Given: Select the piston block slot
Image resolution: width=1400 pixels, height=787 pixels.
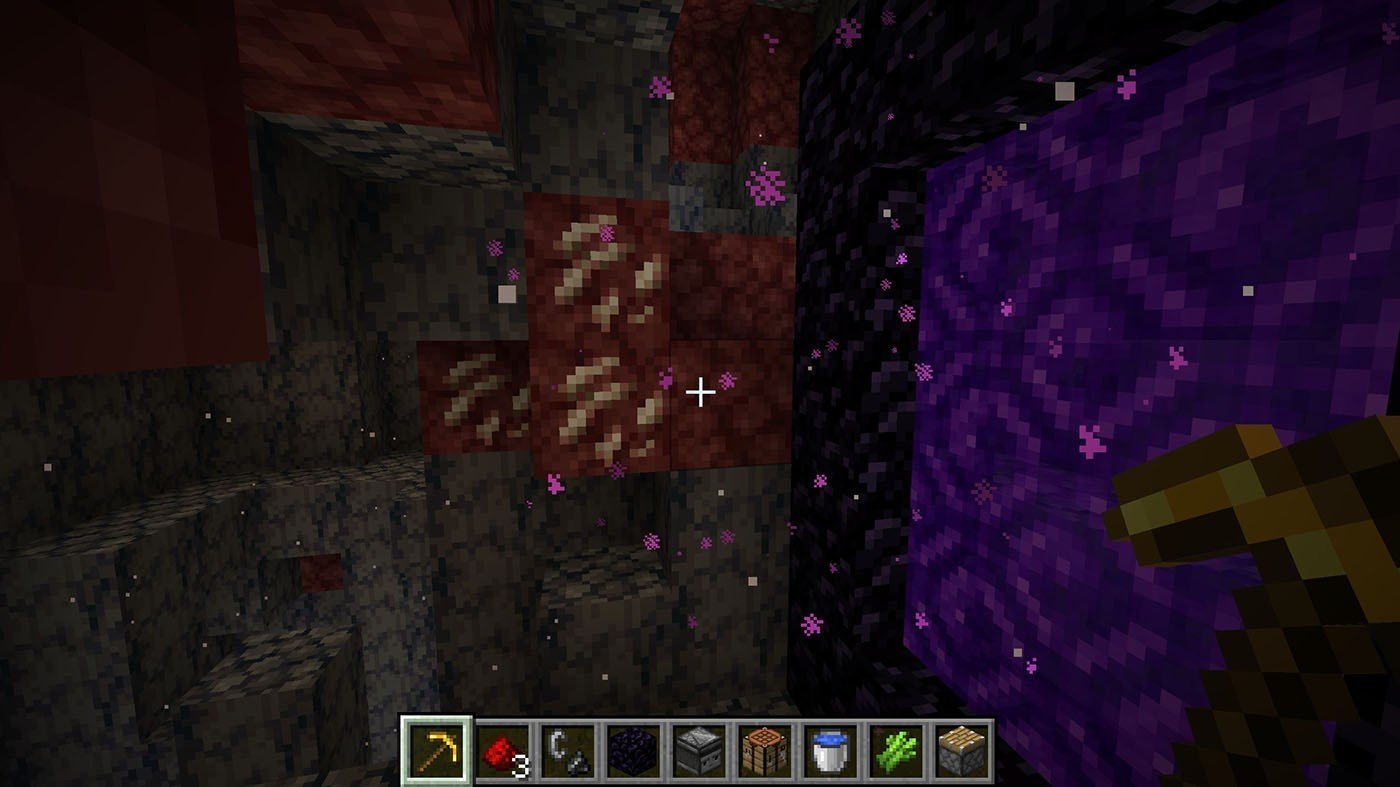Looking at the screenshot, I should 961,750.
